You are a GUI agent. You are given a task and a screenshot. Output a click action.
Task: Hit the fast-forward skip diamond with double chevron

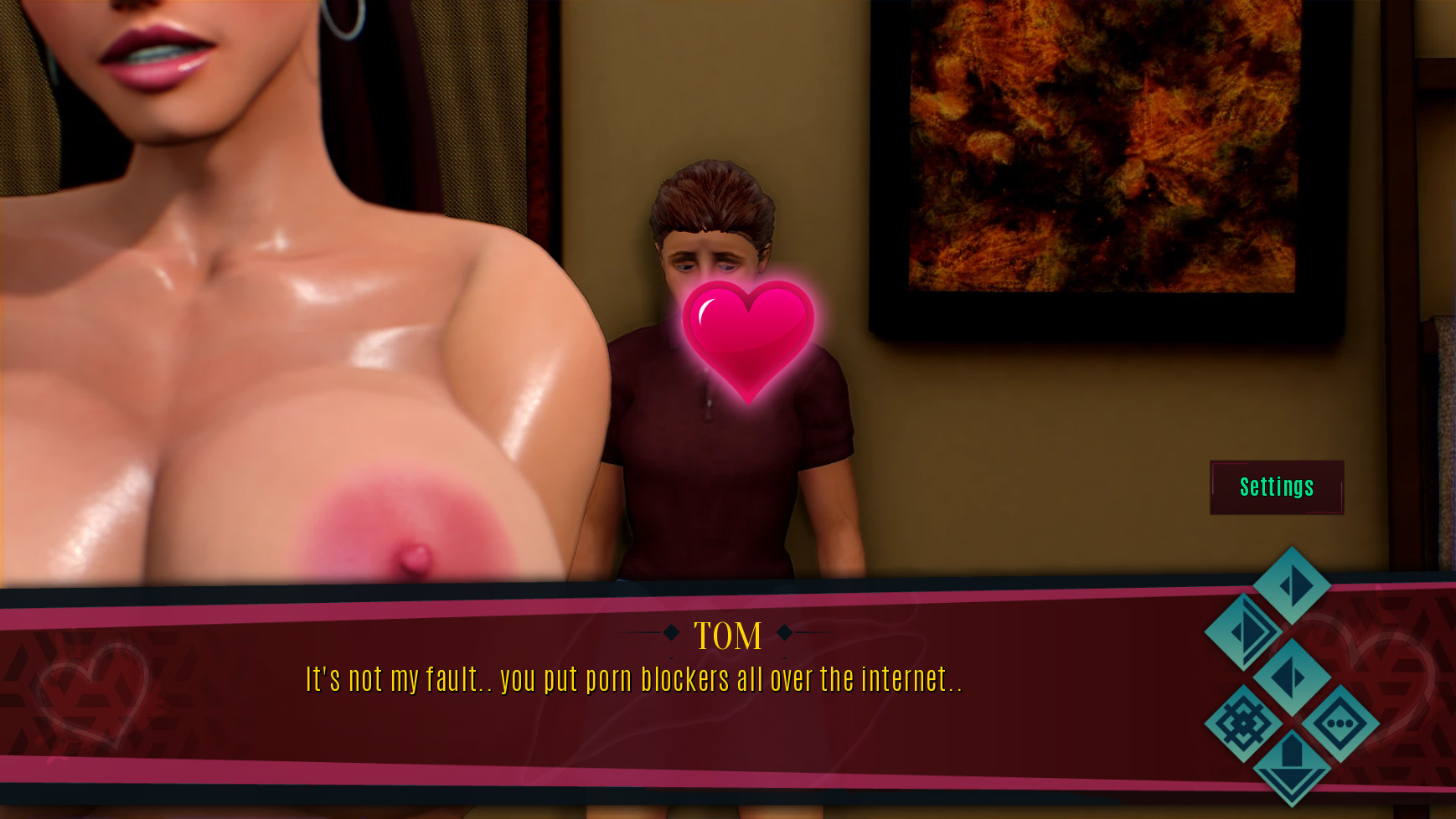[1243, 631]
